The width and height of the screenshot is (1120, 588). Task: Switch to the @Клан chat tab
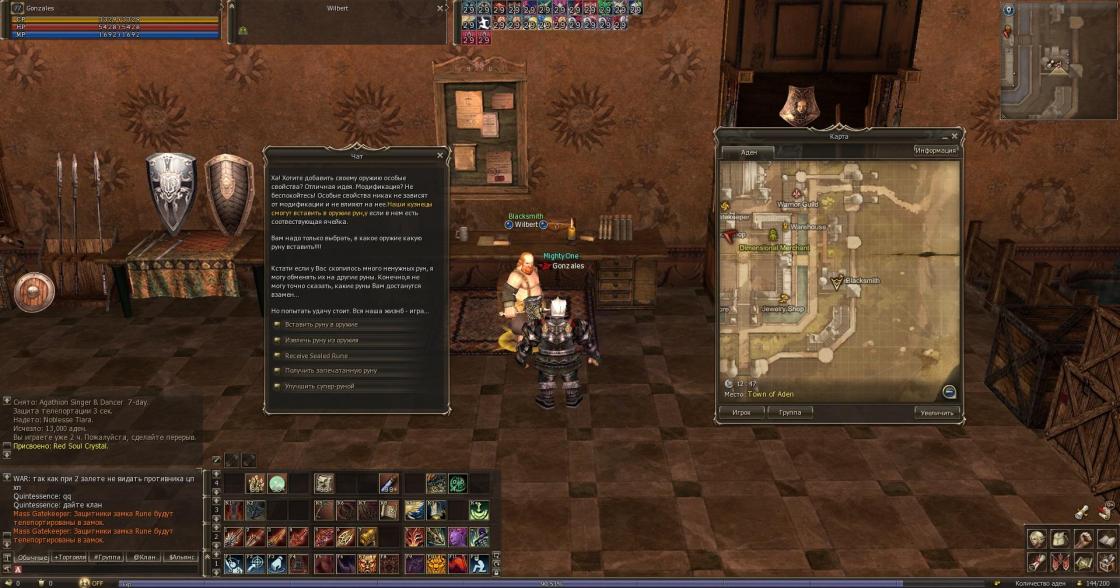pyautogui.click(x=144, y=557)
